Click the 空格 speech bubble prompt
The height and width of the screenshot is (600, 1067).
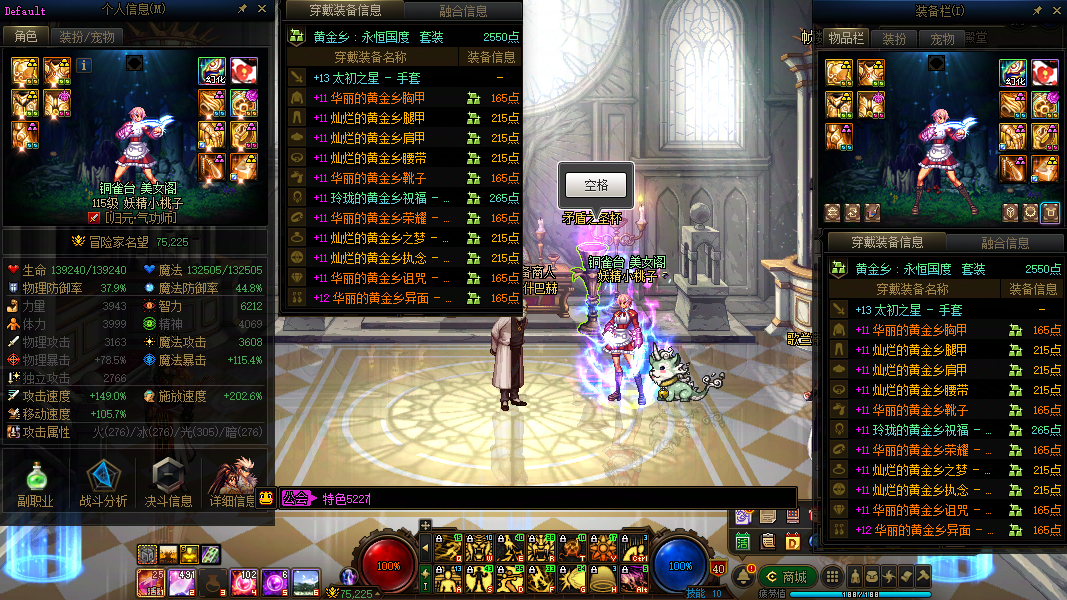click(596, 185)
